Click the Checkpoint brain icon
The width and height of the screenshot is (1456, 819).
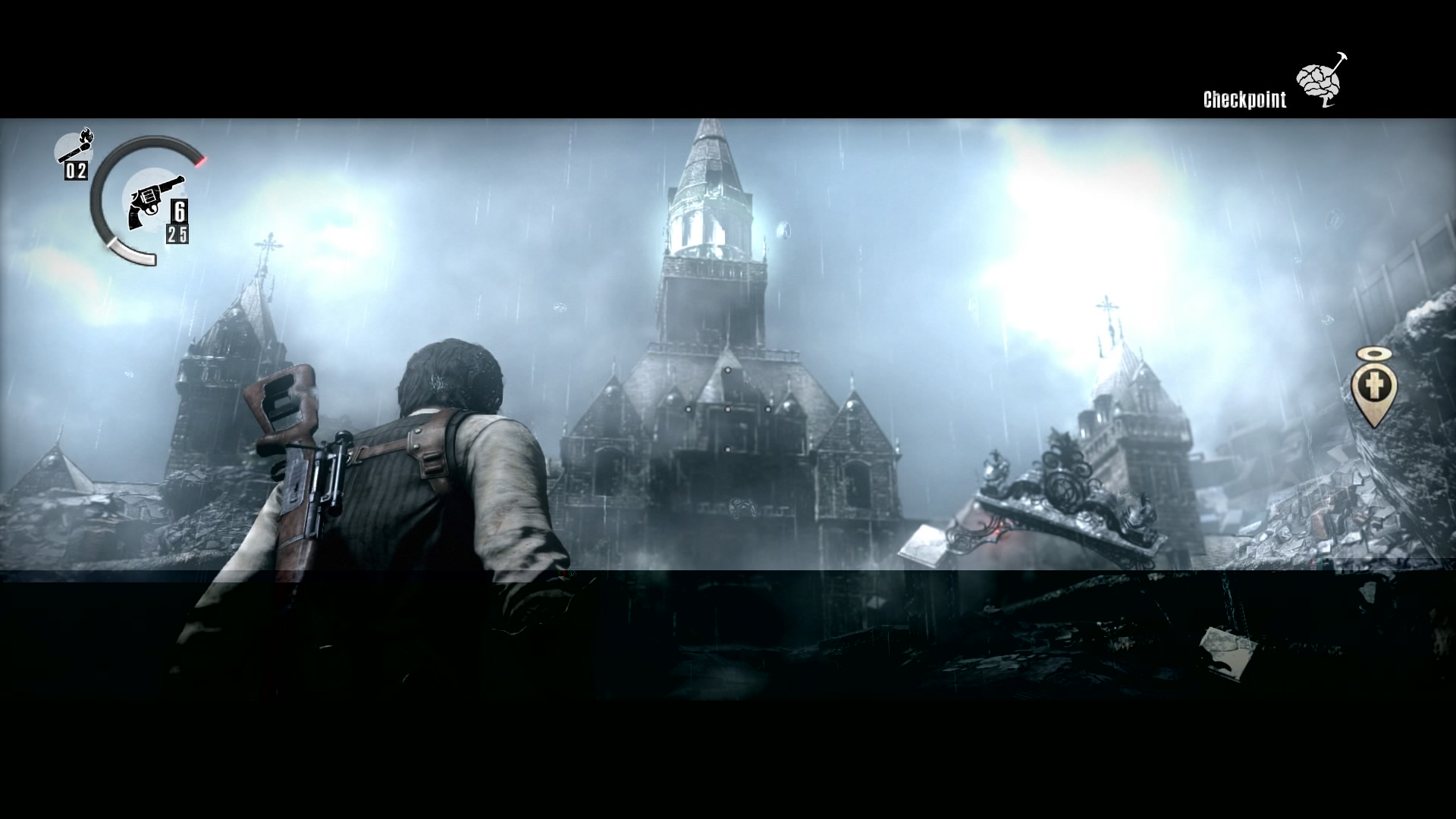[1320, 80]
